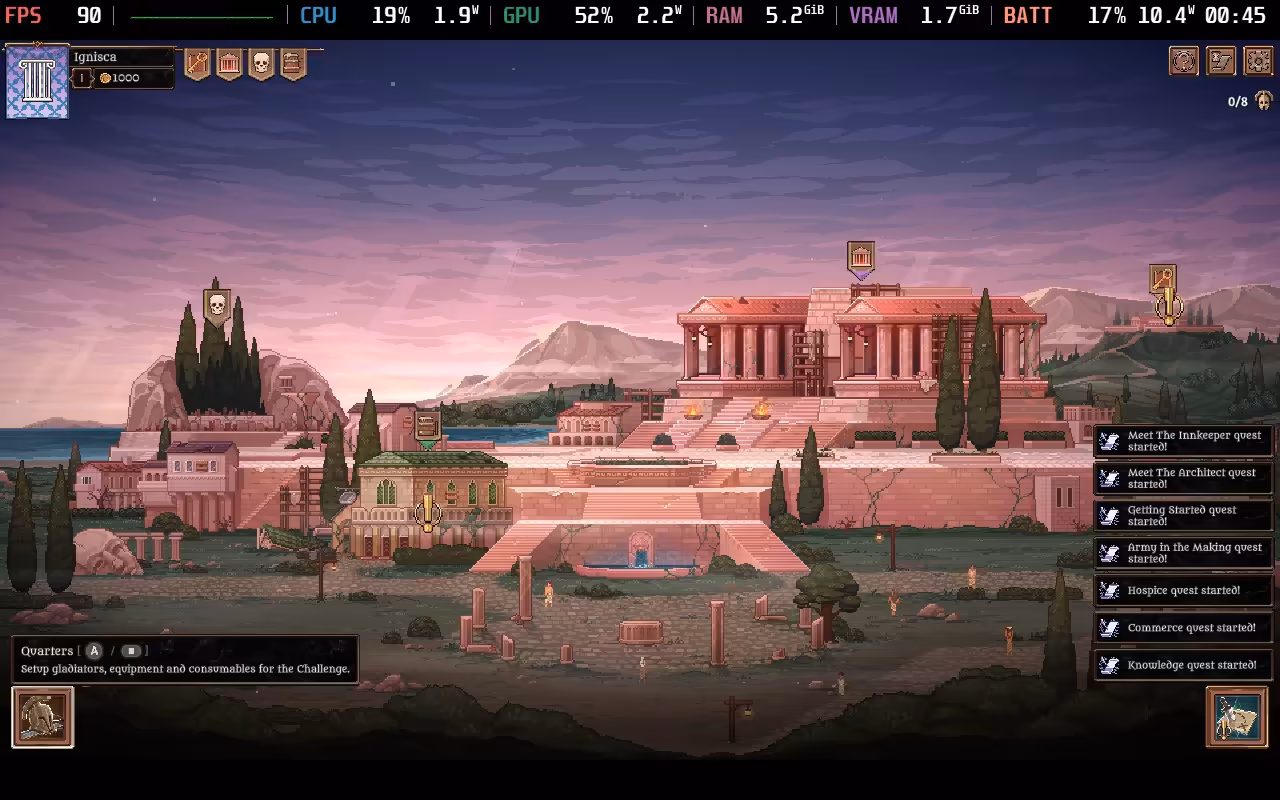Open the scroll-and-quill panel bottom right
Viewport: 1280px width, 800px height.
tap(1237, 718)
